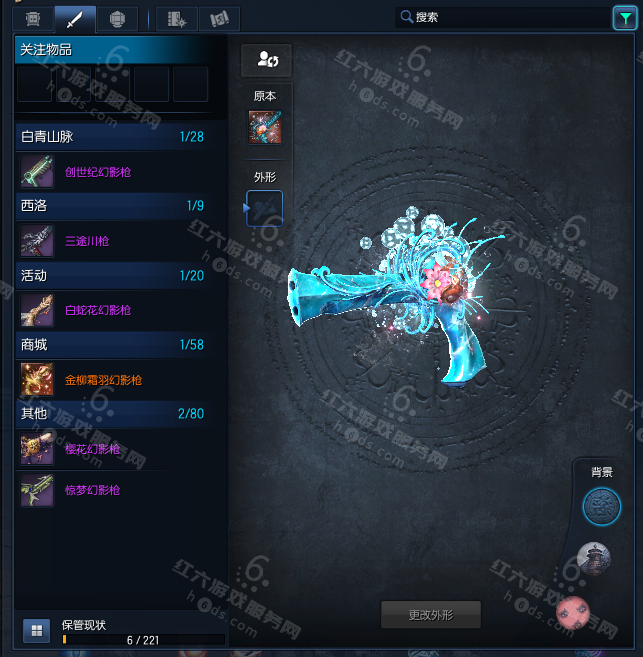The width and height of the screenshot is (643, 657).
Task: Switch to the temple building background
Action: [594, 558]
